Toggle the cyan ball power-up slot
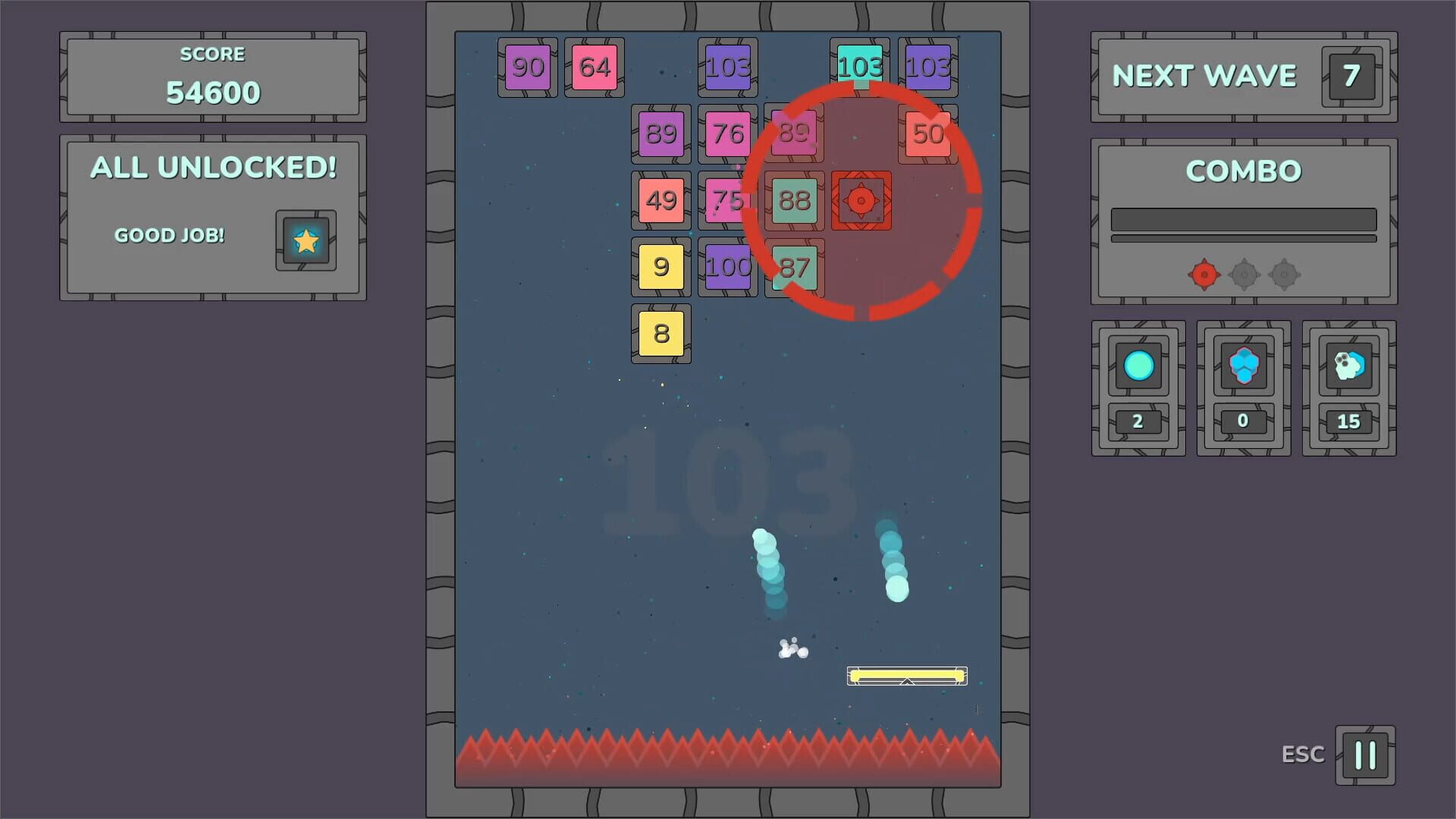Screen dimensions: 1456x819 (1137, 367)
